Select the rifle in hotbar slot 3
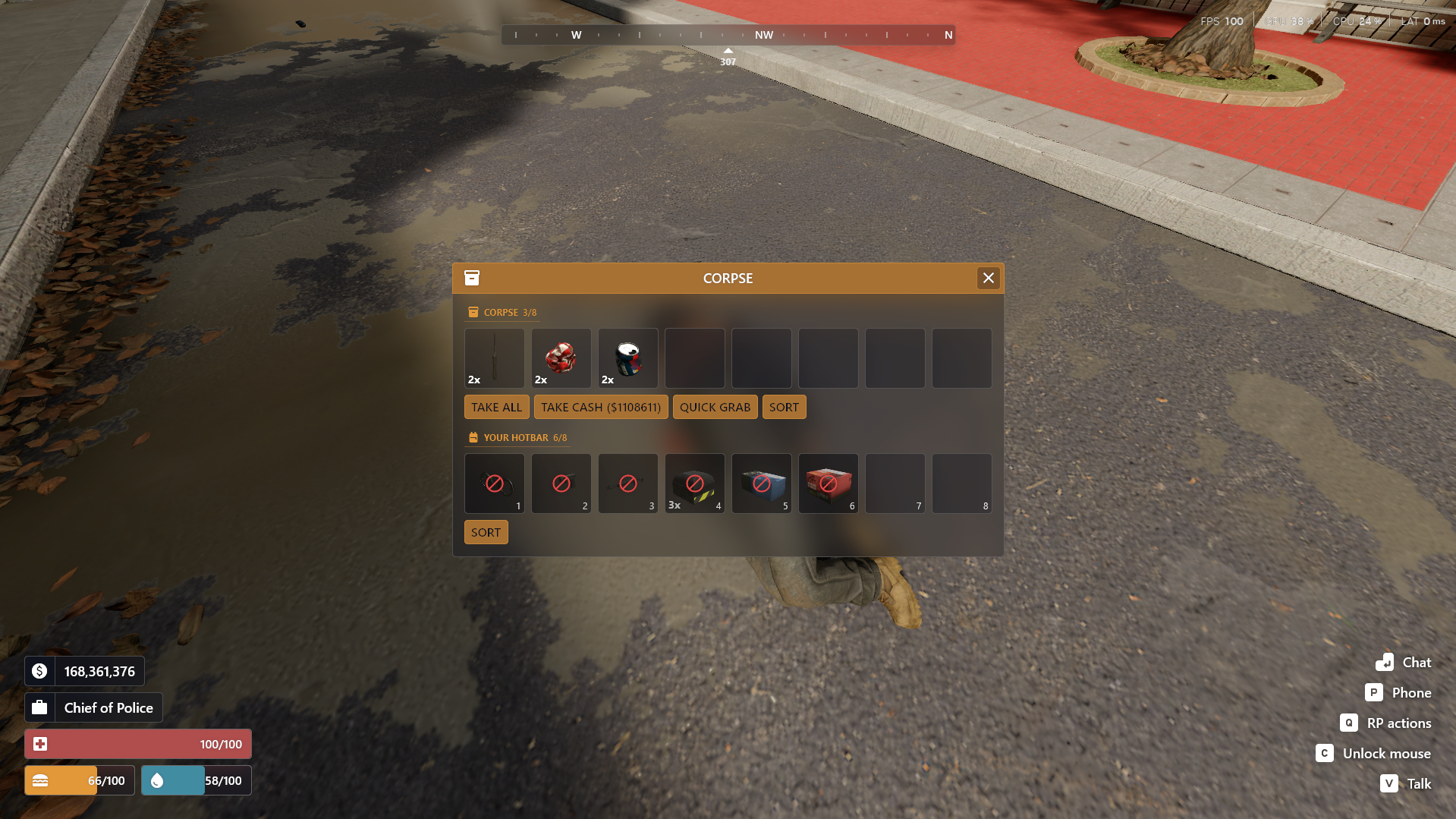 628,484
